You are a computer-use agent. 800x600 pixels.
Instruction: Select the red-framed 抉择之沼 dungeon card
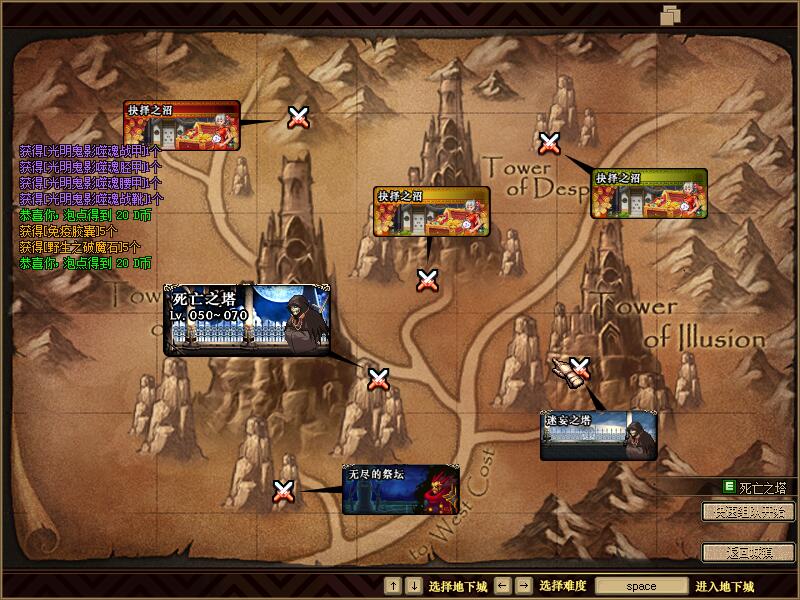point(183,126)
